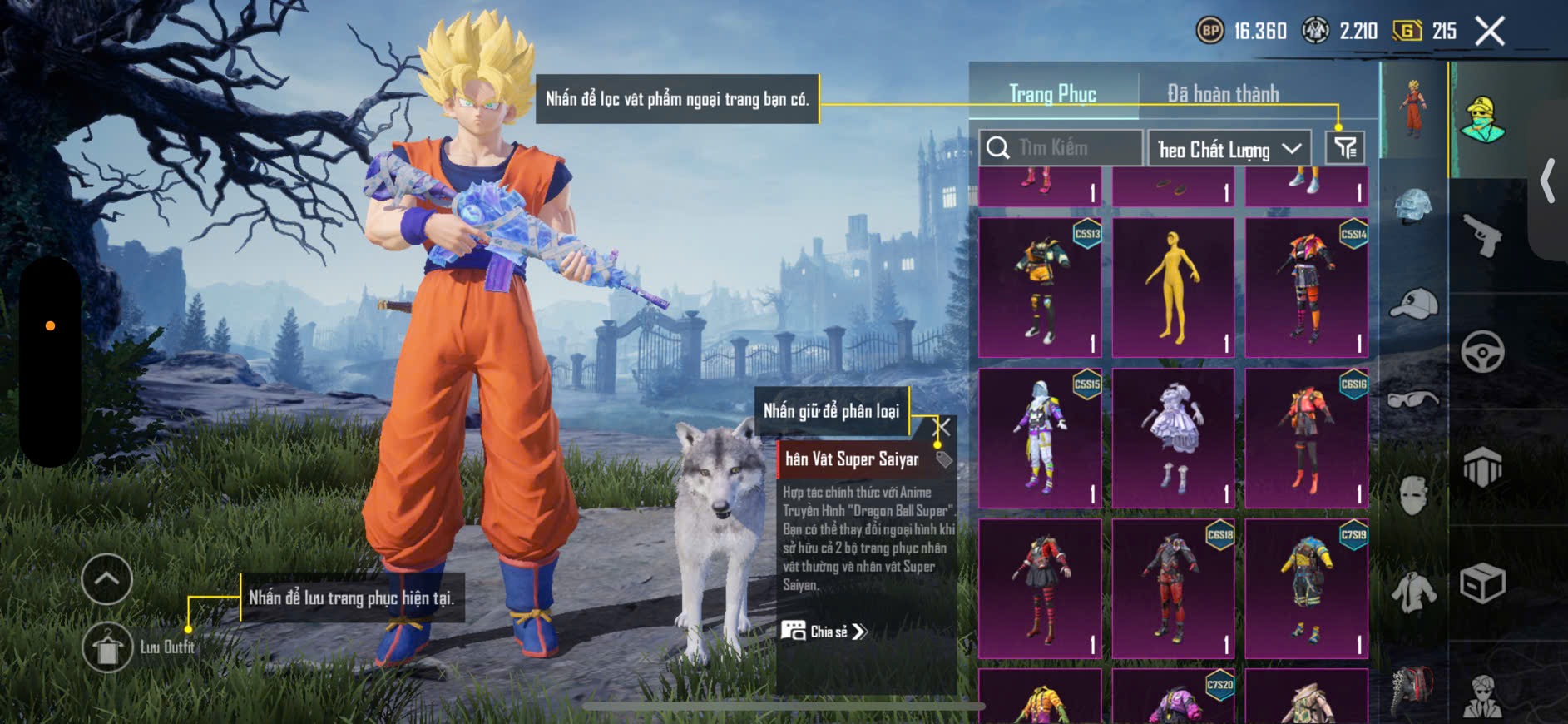Image resolution: width=1568 pixels, height=724 pixels.
Task: Switch to the Trang Phục tab
Action: click(x=1052, y=94)
